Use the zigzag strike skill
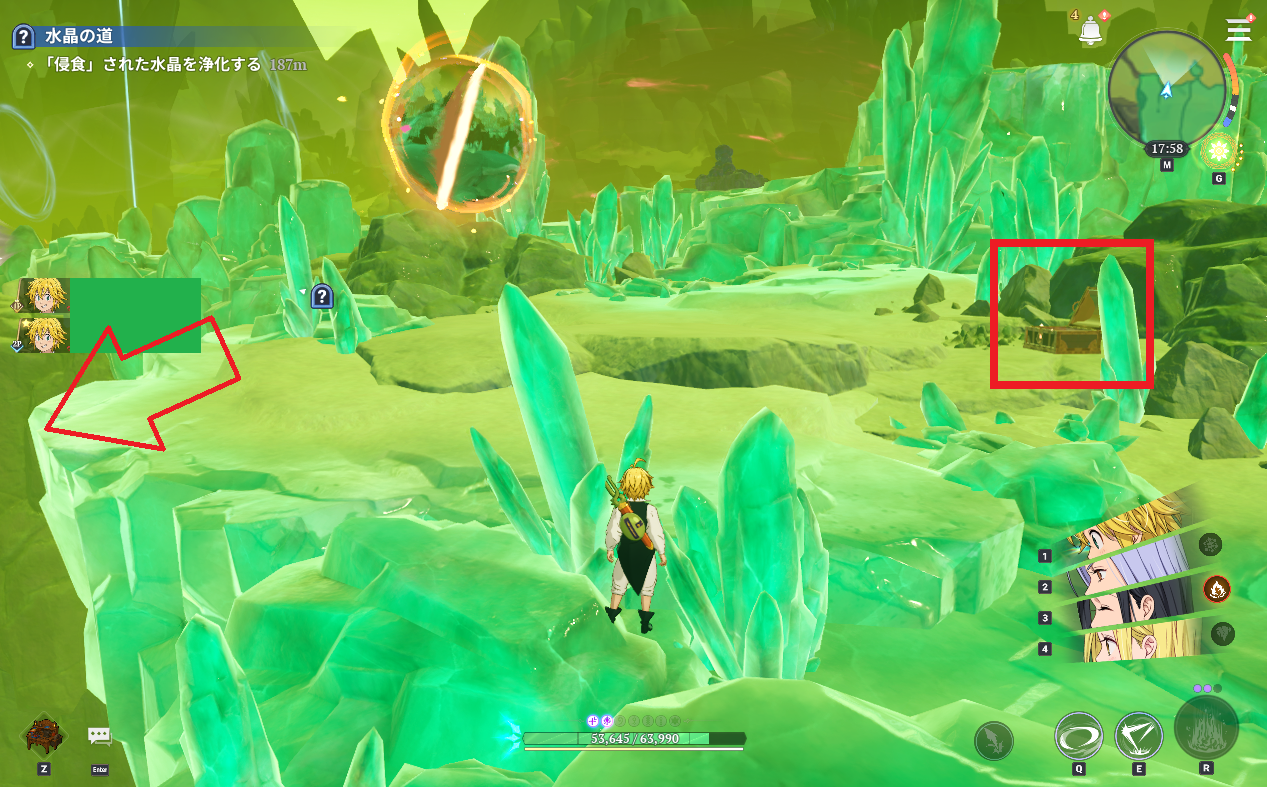This screenshot has width=1267, height=787. click(1138, 737)
